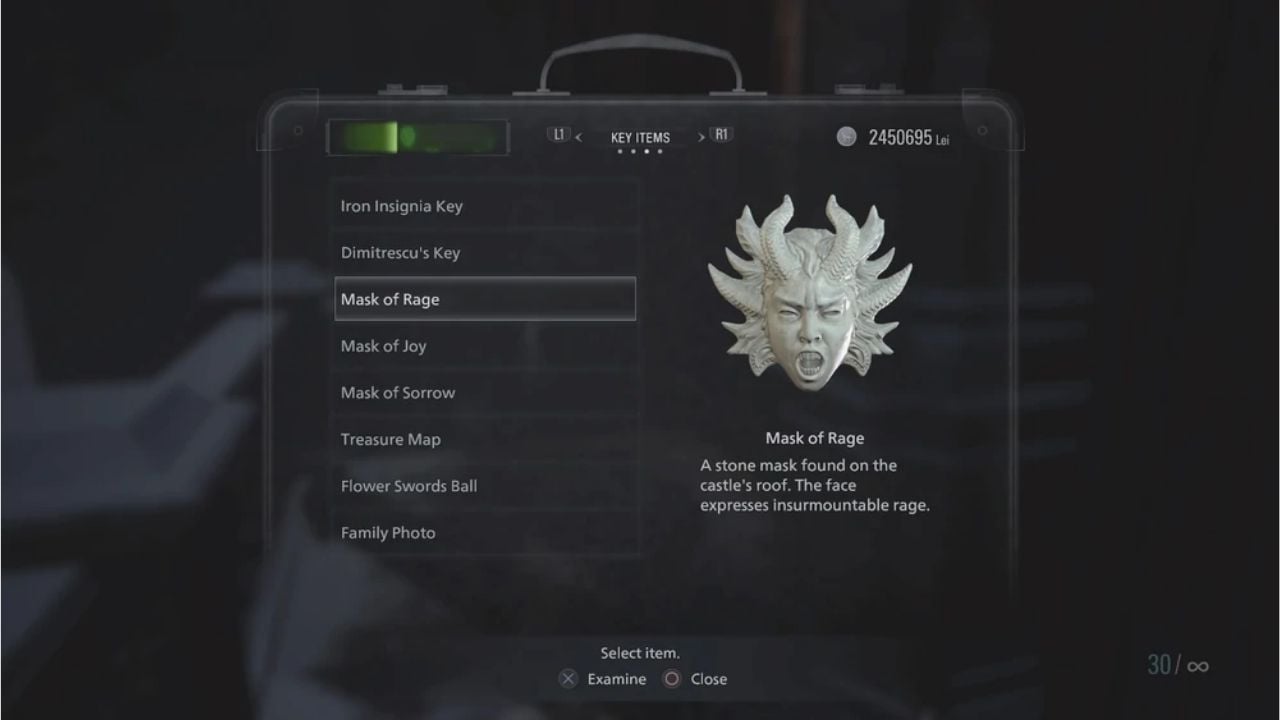Switch to the KEY ITEMS tab
The width and height of the screenshot is (1280, 720).
click(640, 136)
